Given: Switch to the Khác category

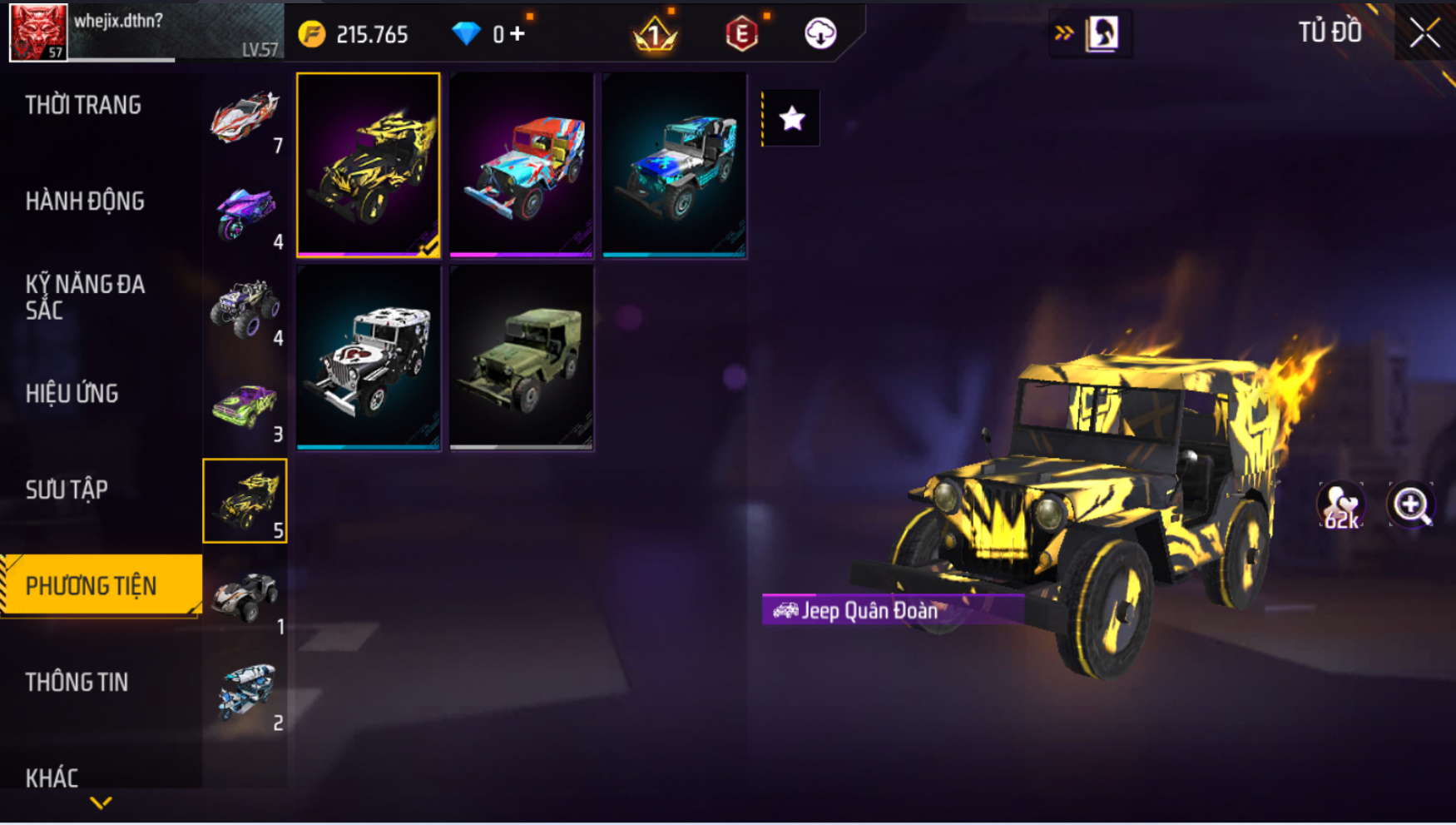Looking at the screenshot, I should point(52,778).
